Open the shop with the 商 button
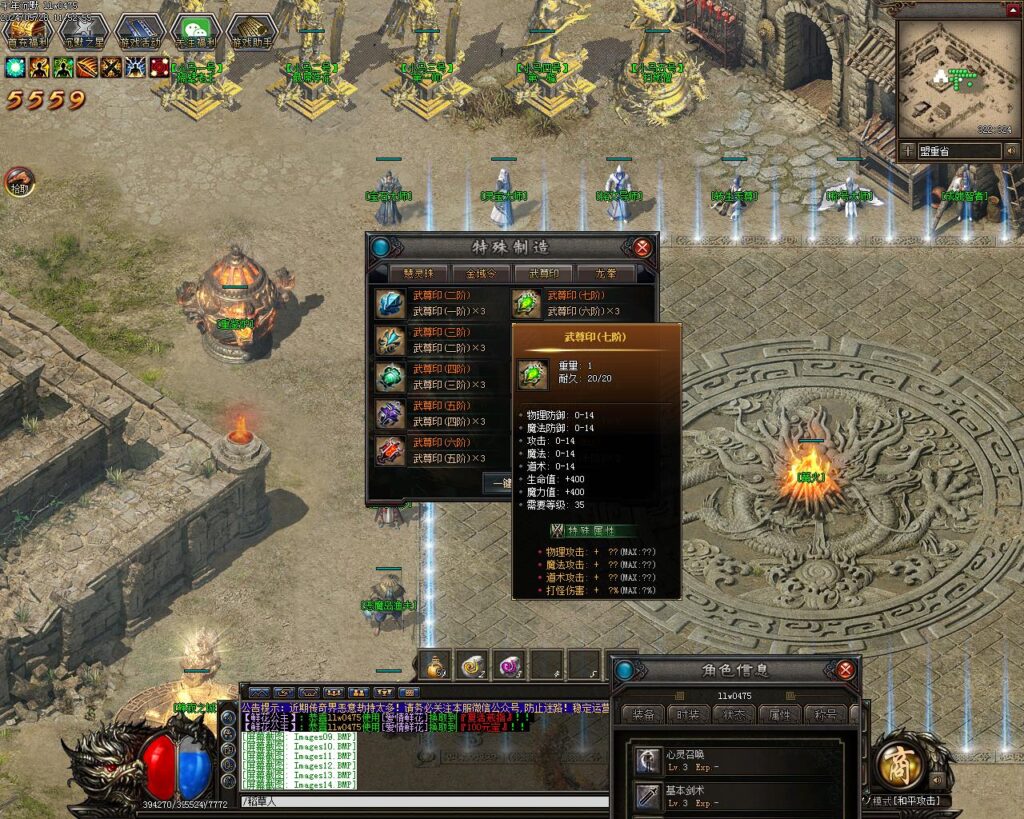This screenshot has width=1024, height=819. [899, 764]
